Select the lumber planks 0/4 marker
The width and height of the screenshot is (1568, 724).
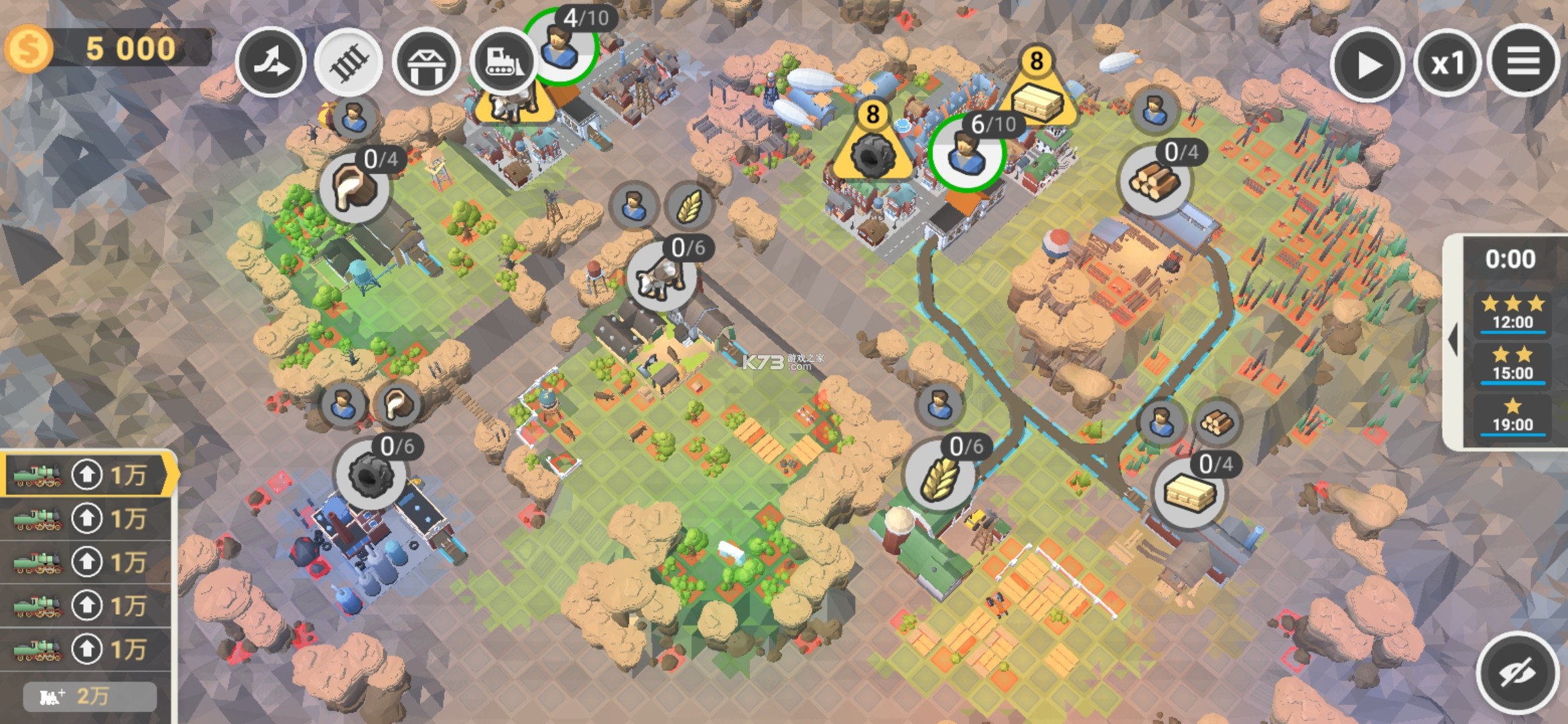pyautogui.click(x=1190, y=493)
